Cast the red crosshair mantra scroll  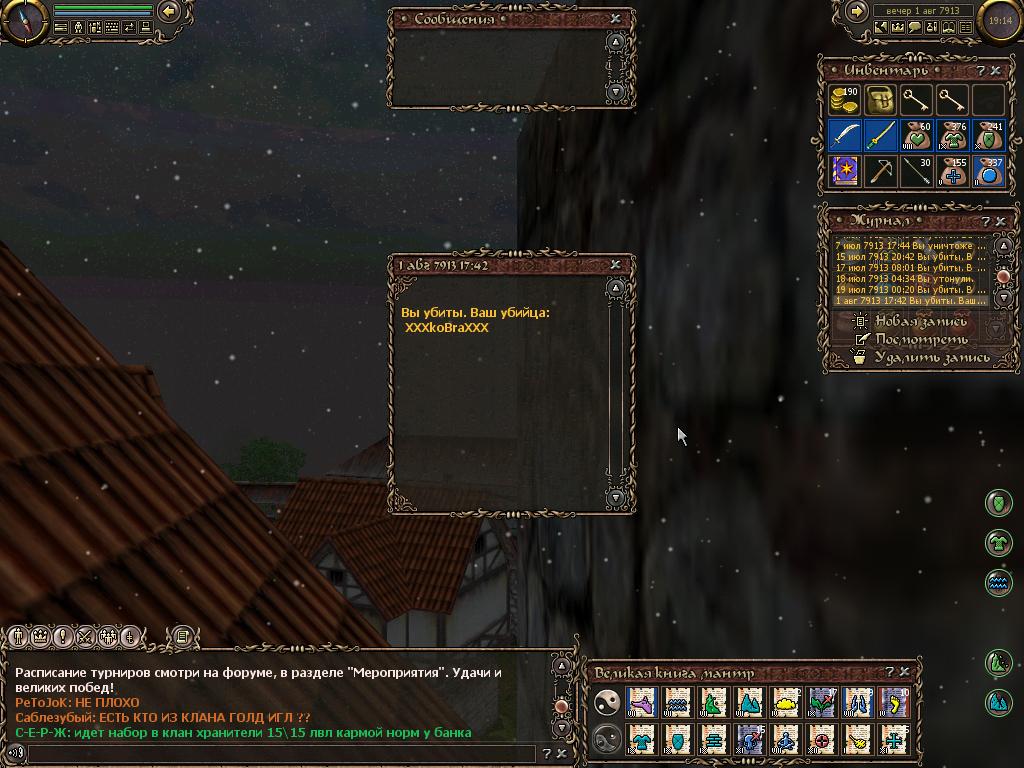pyautogui.click(x=822, y=740)
